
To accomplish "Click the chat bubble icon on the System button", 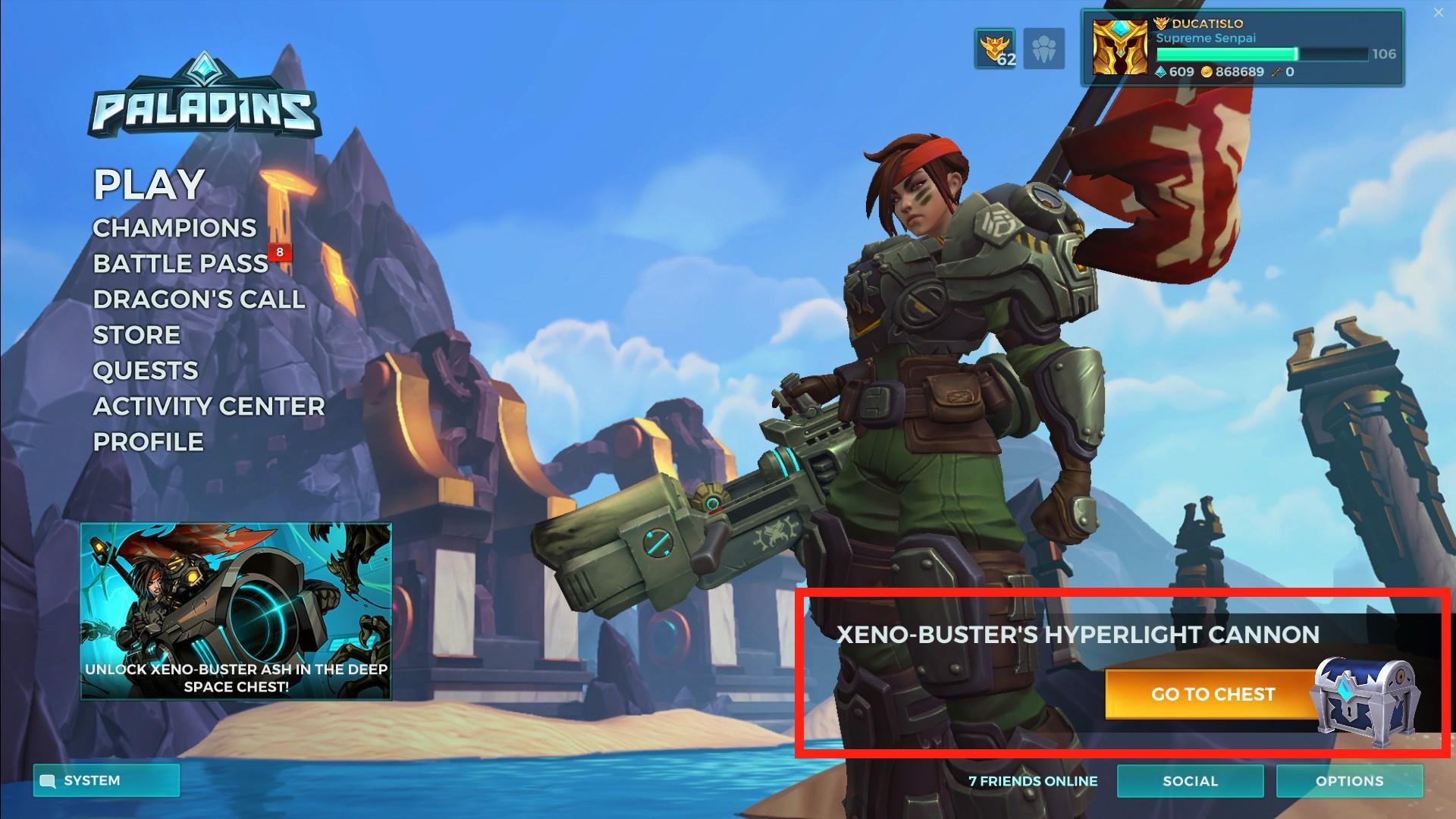I will coord(48,780).
